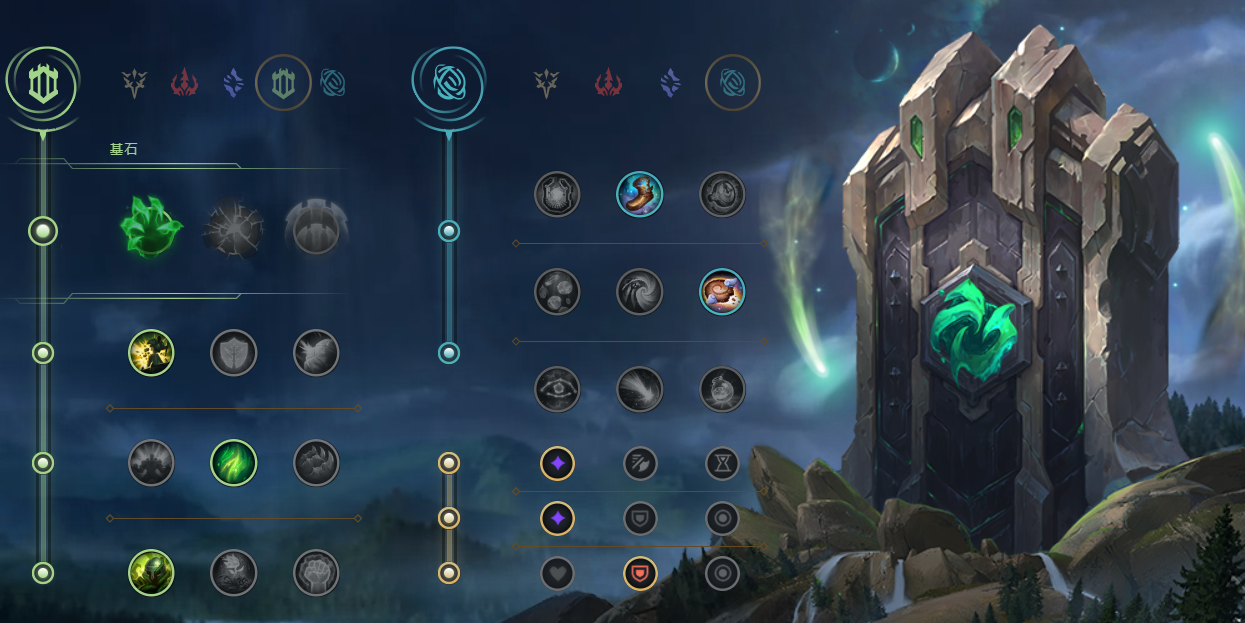The image size is (1245, 623).
Task: Select the Overgrowth rune
Action: [151, 573]
